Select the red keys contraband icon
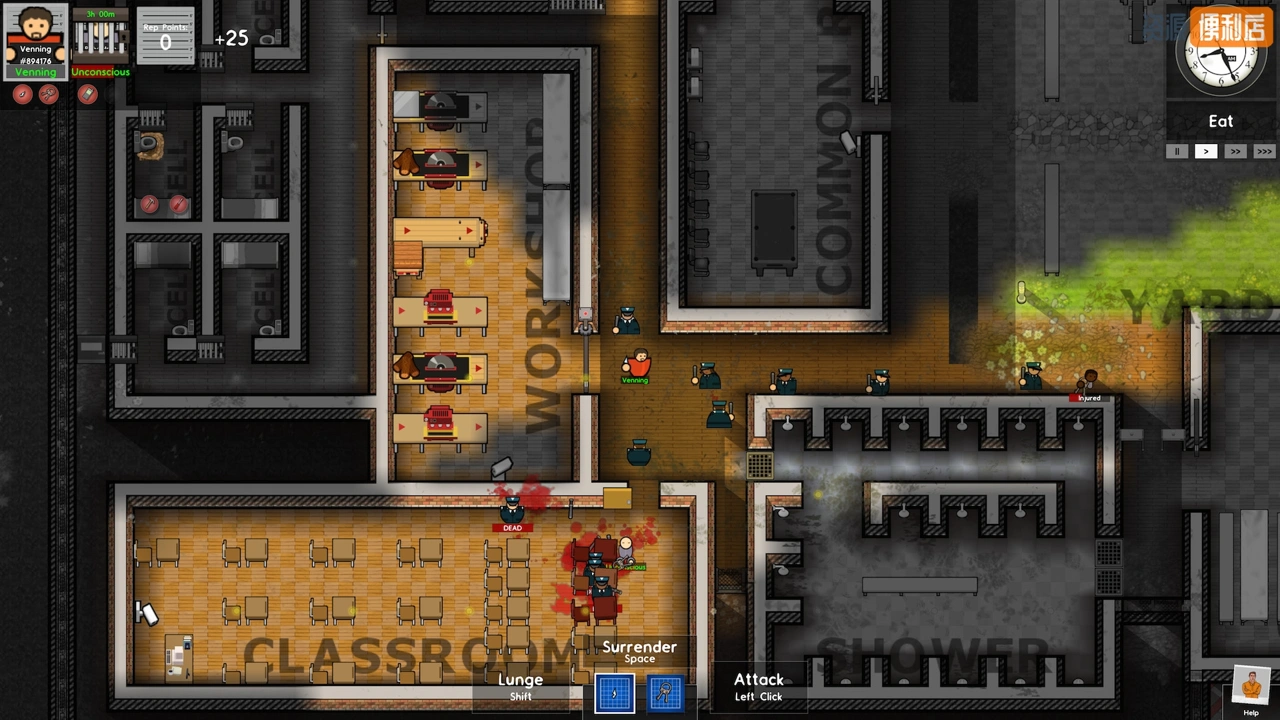 click(49, 94)
